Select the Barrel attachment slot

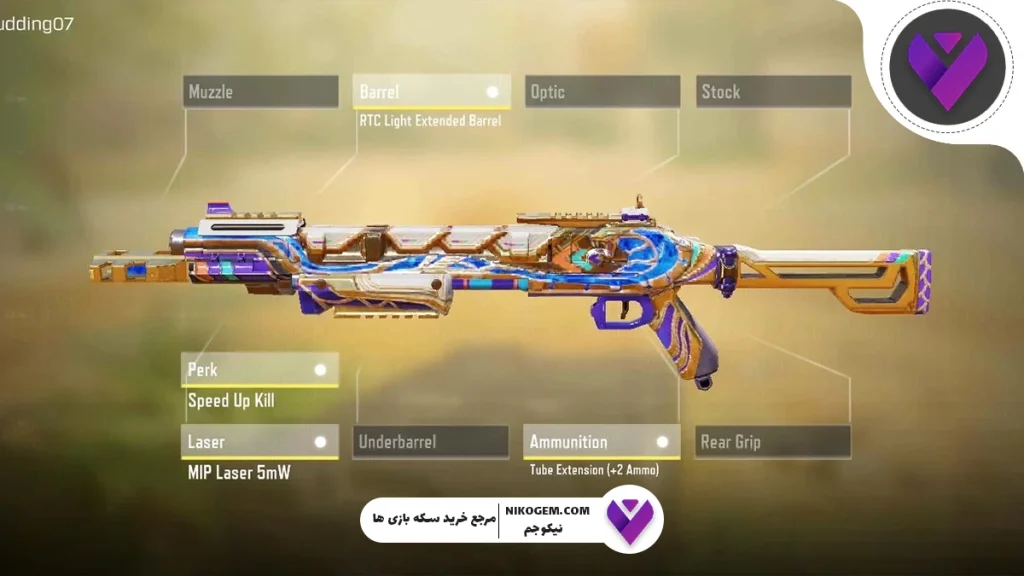click(432, 92)
